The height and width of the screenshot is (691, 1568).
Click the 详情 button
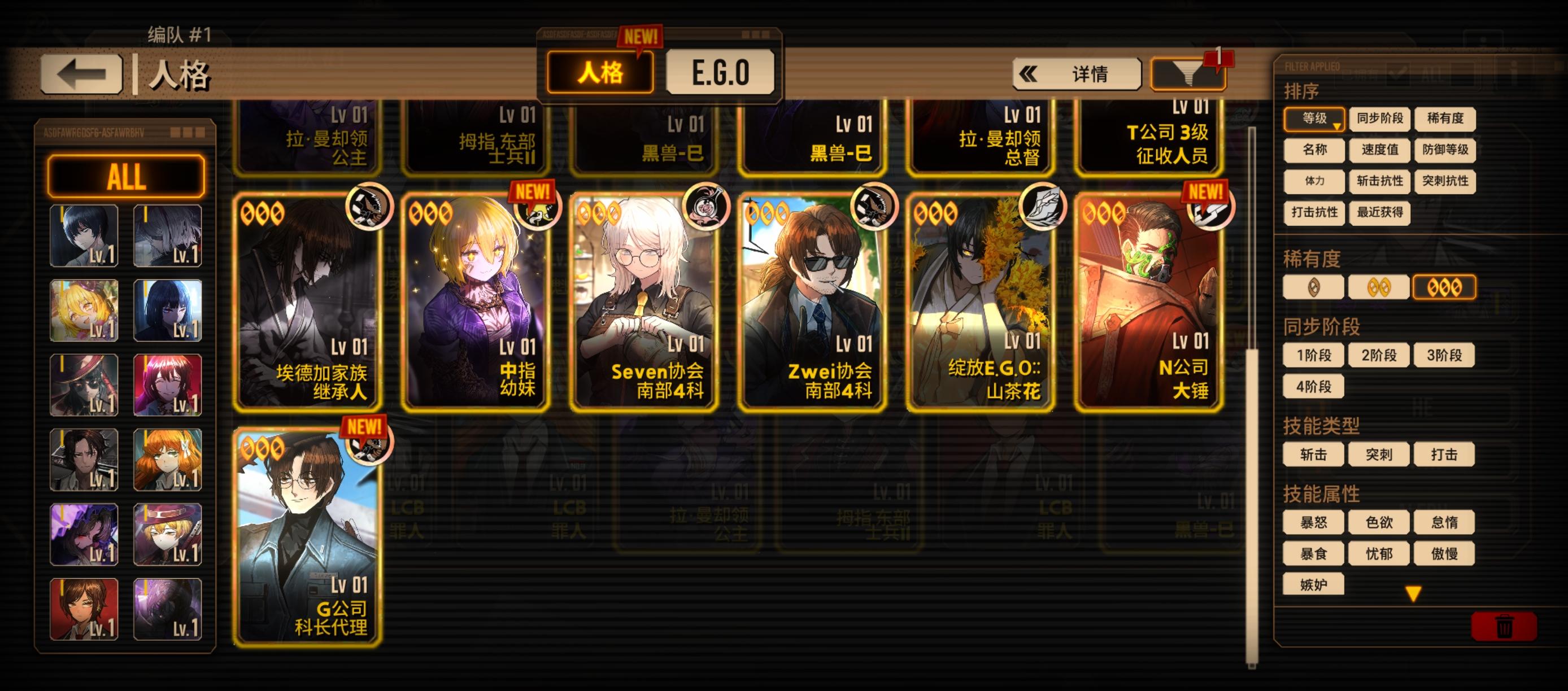coord(1090,73)
